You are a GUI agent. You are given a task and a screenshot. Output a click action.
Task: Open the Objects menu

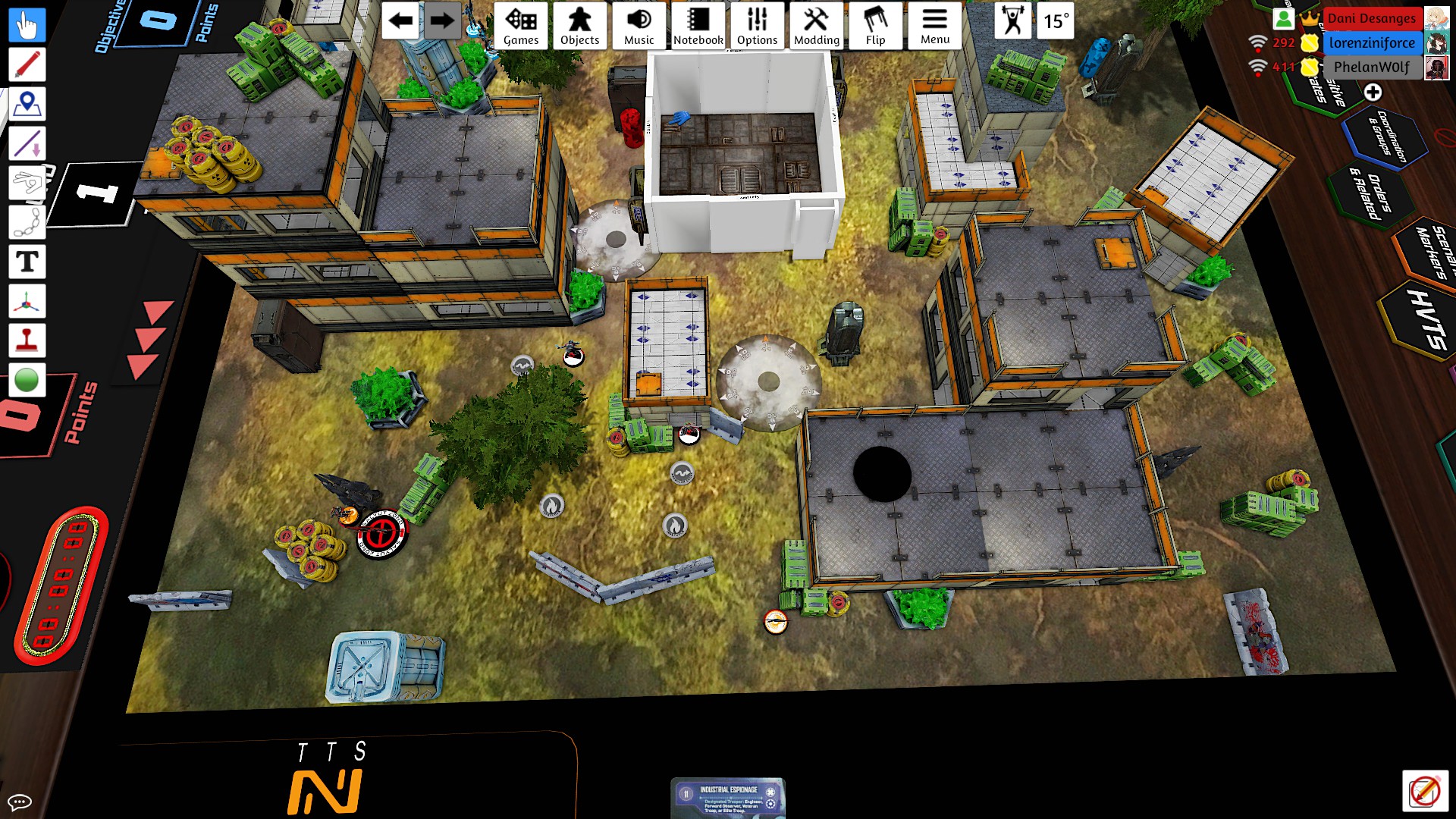point(579,26)
